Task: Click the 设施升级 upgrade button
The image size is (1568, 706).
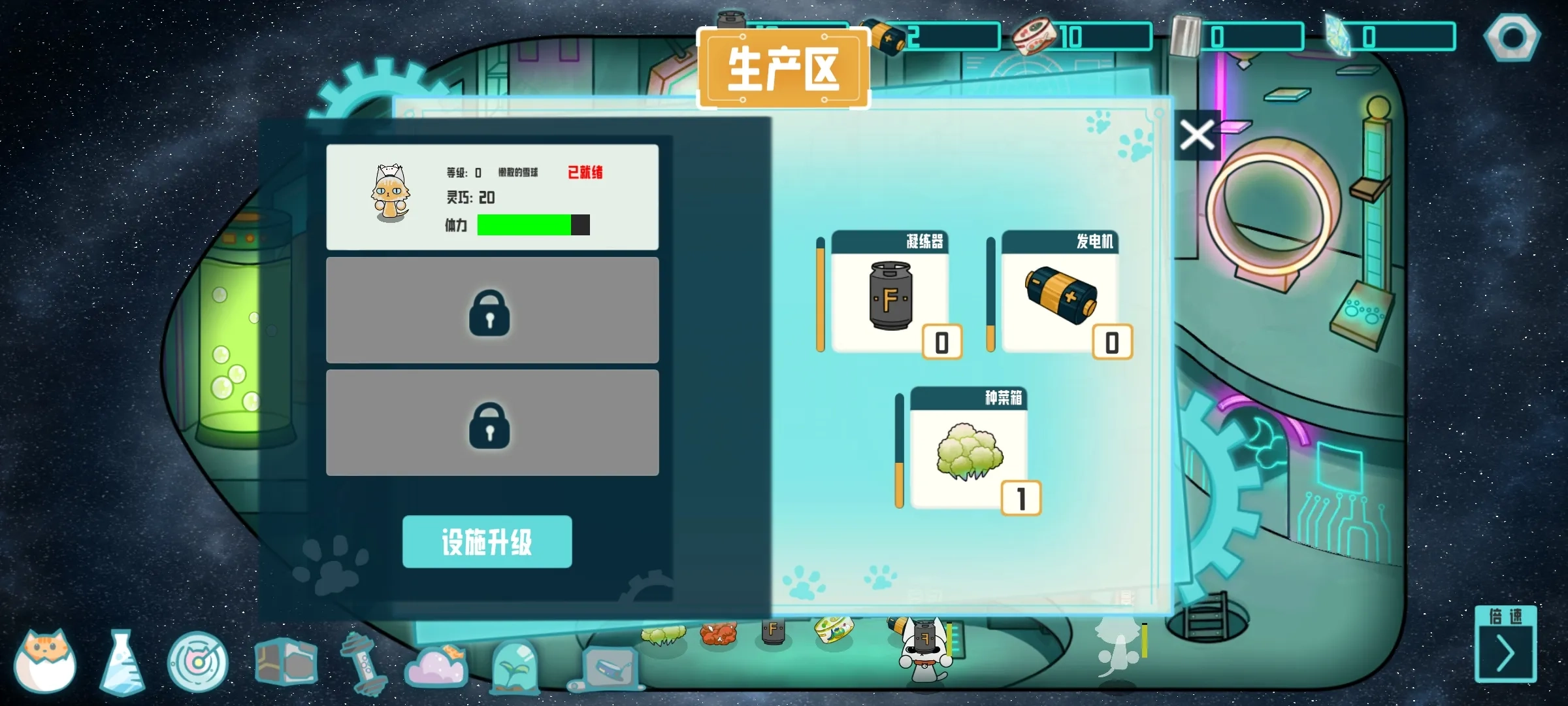Action: pos(487,541)
